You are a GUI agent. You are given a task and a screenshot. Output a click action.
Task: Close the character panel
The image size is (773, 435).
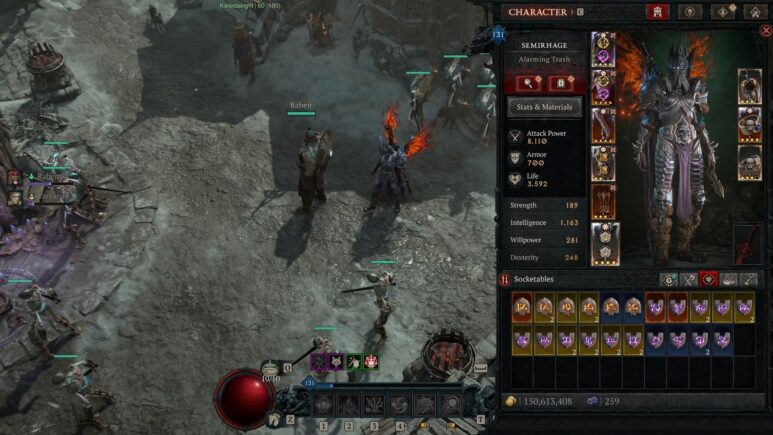coord(766,30)
